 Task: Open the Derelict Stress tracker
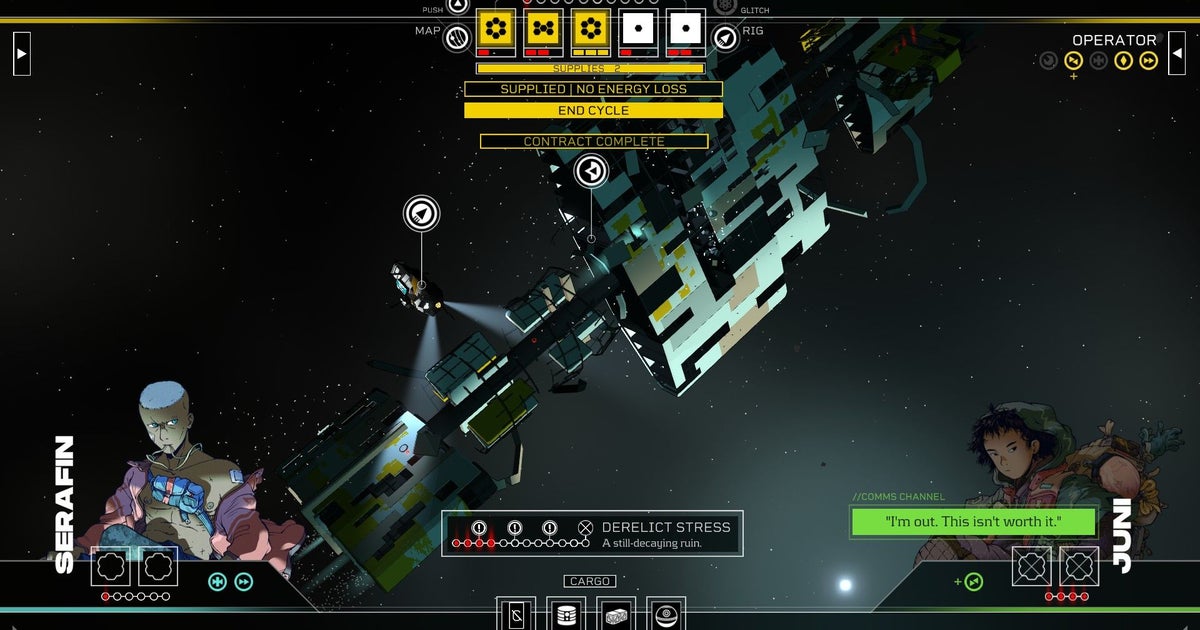[592, 533]
